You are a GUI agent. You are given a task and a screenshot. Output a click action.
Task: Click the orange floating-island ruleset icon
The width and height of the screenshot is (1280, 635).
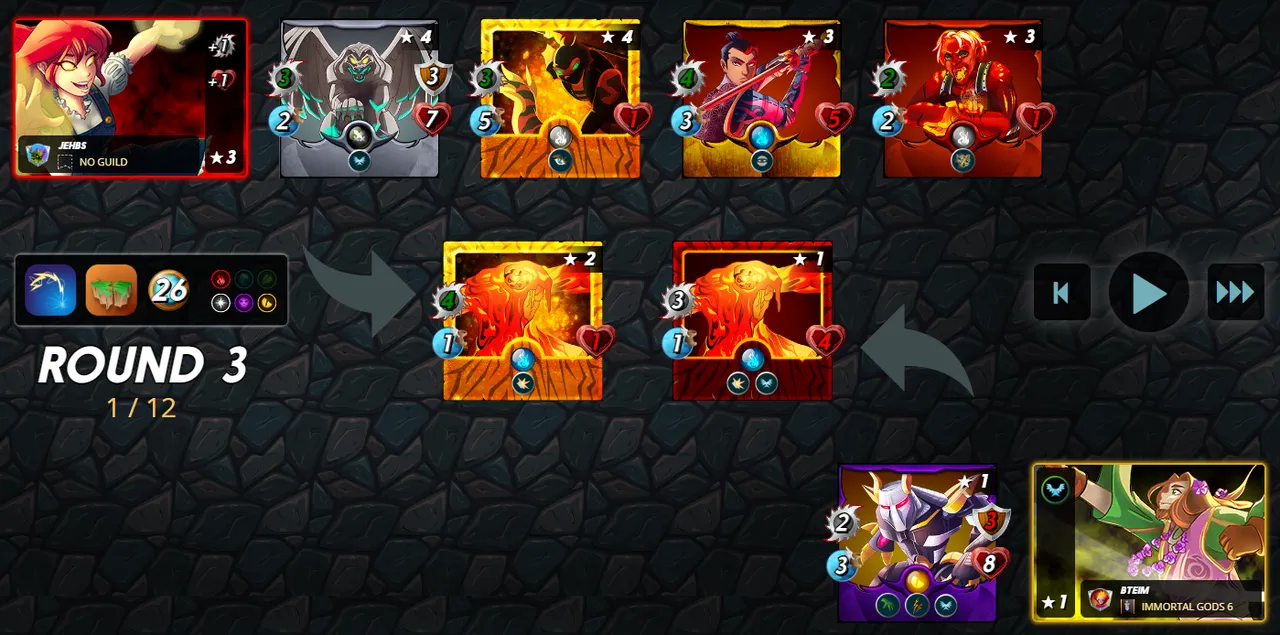pos(111,290)
